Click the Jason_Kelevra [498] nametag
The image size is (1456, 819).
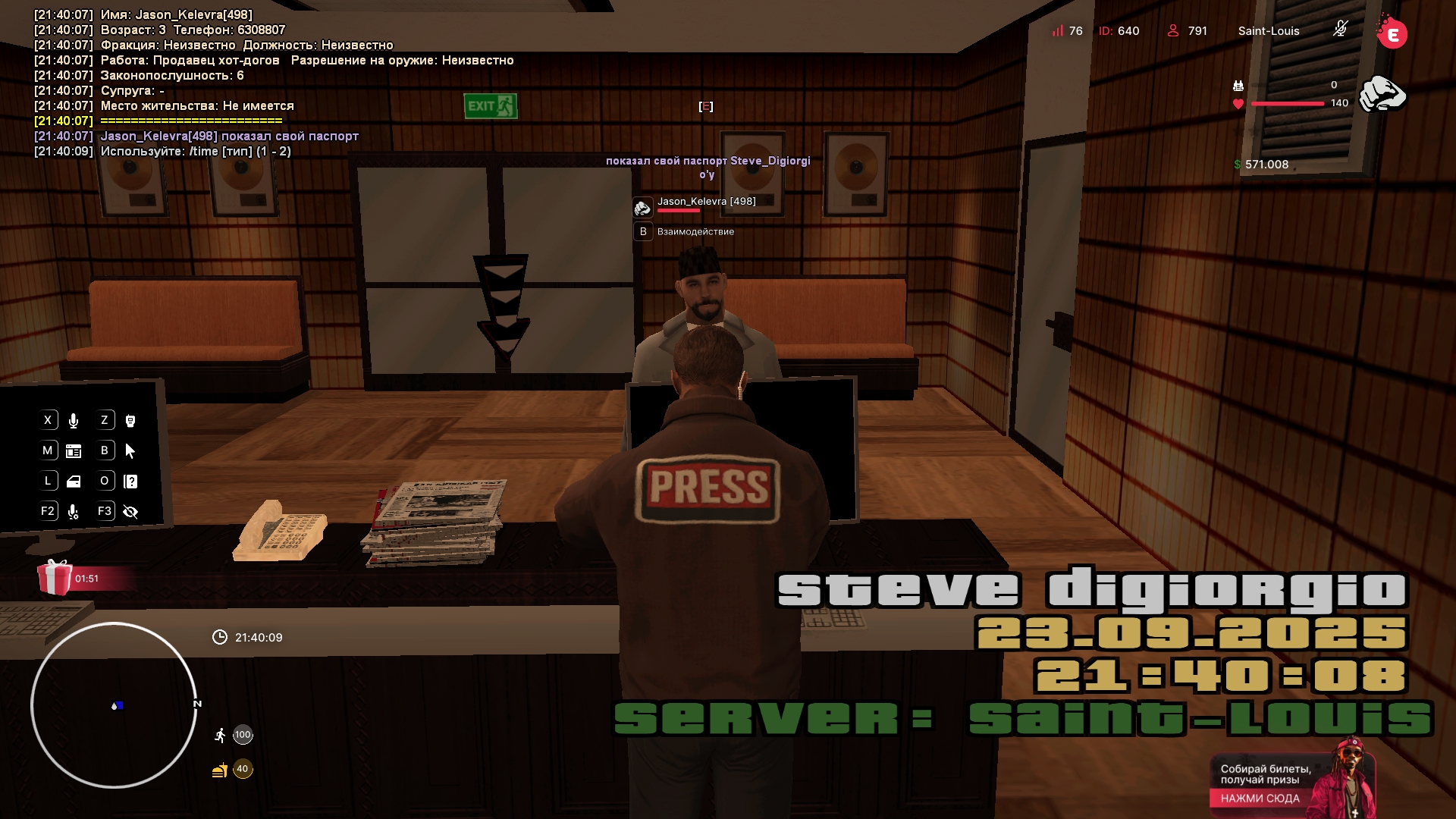tap(706, 202)
